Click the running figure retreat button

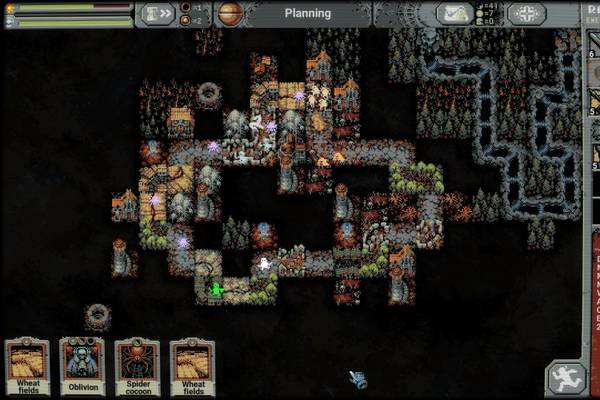(x=565, y=379)
